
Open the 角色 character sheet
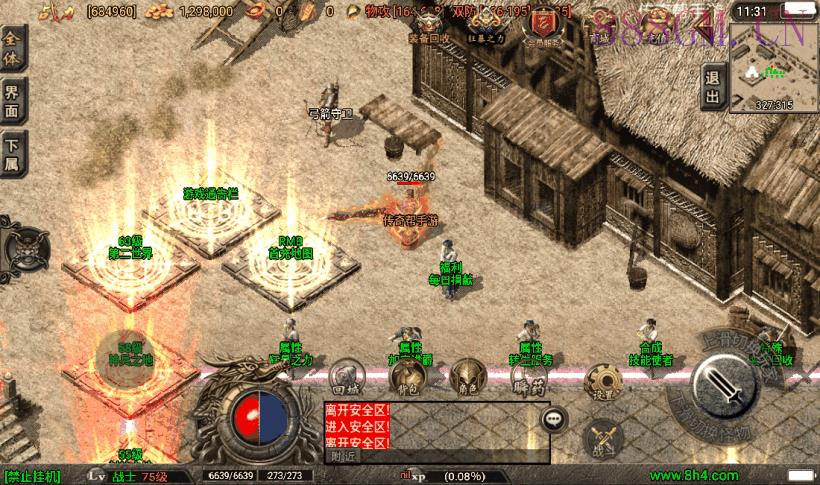[466, 377]
